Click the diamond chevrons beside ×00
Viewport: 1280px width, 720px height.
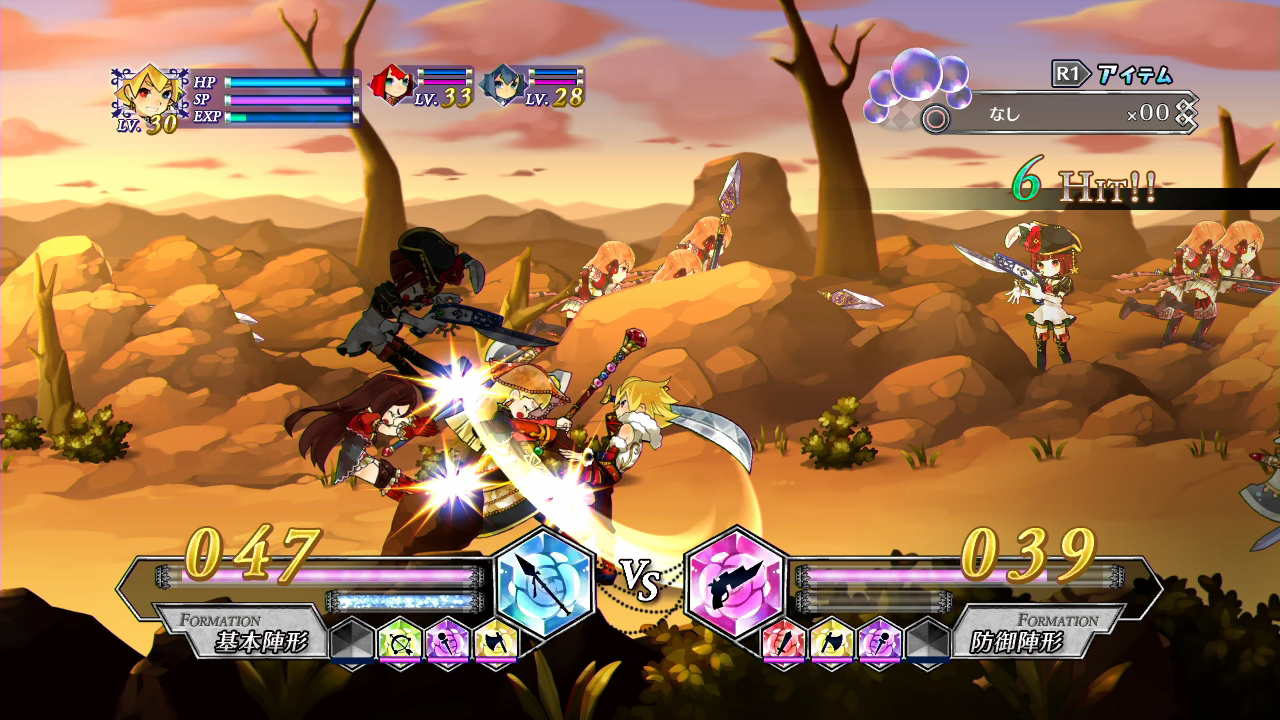1188,114
